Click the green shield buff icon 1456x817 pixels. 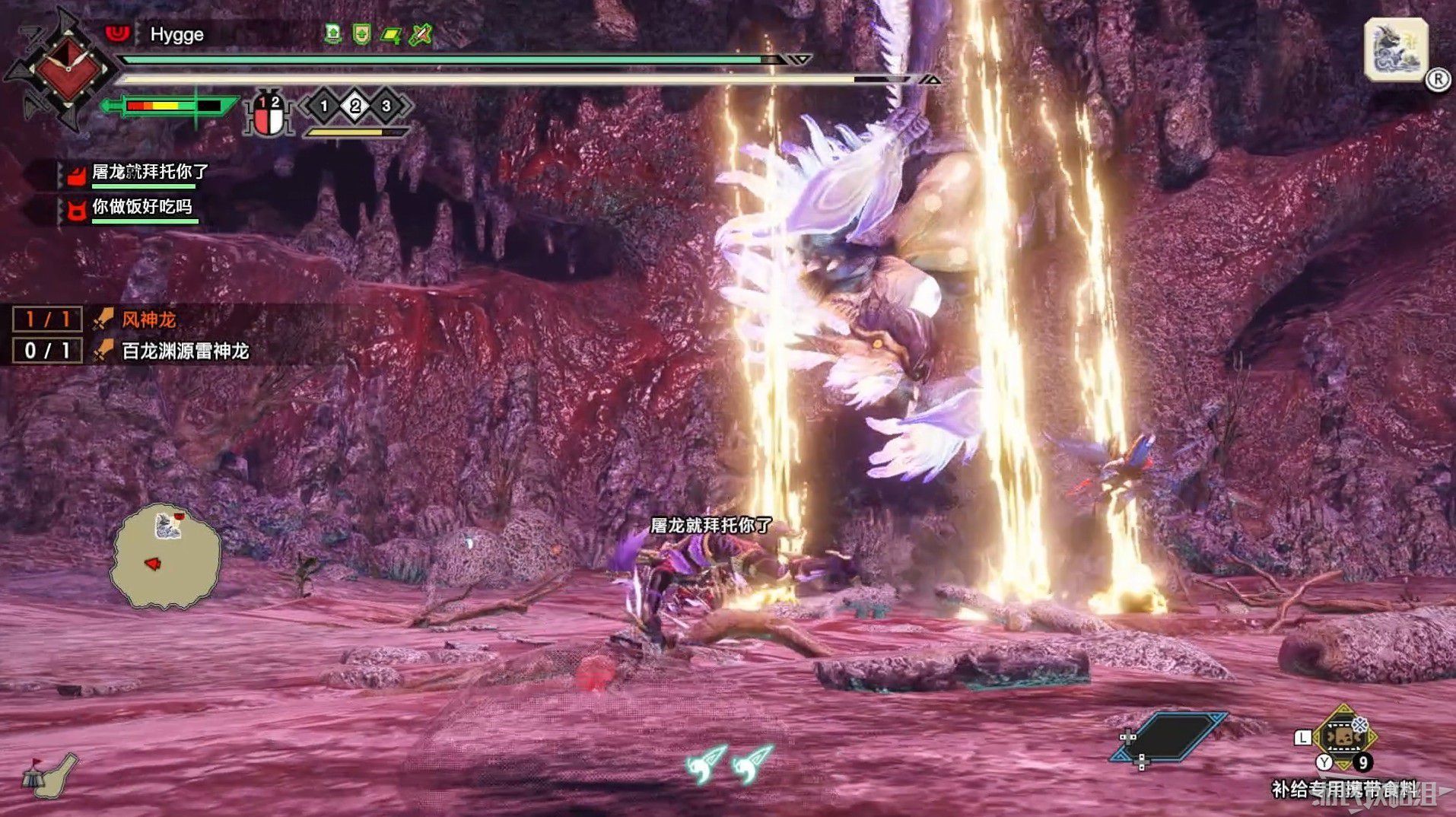pyautogui.click(x=361, y=33)
